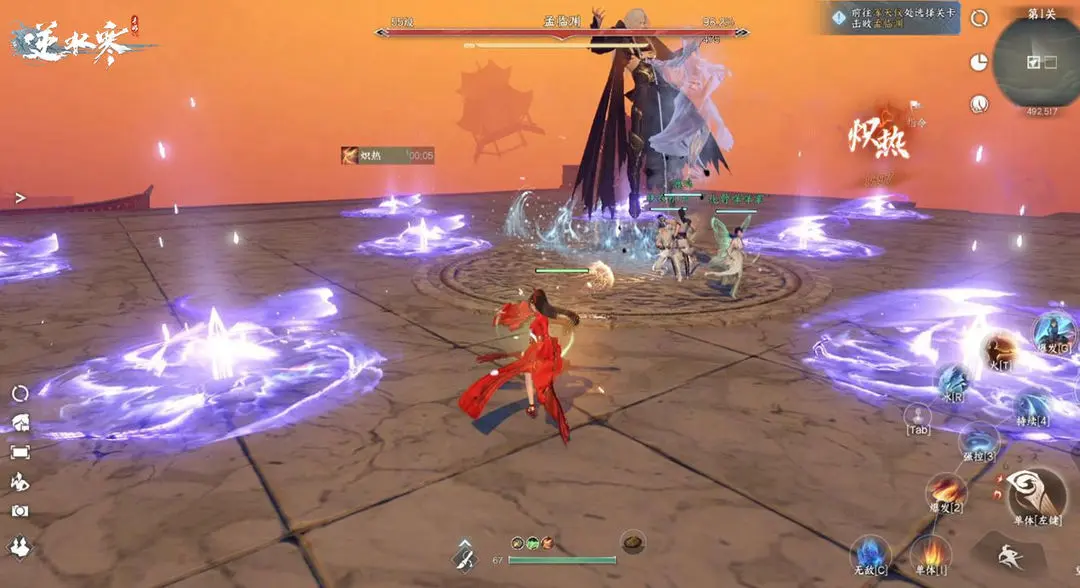Open the camera screenshot icon
Image resolution: width=1080 pixels, height=588 pixels.
[20, 511]
